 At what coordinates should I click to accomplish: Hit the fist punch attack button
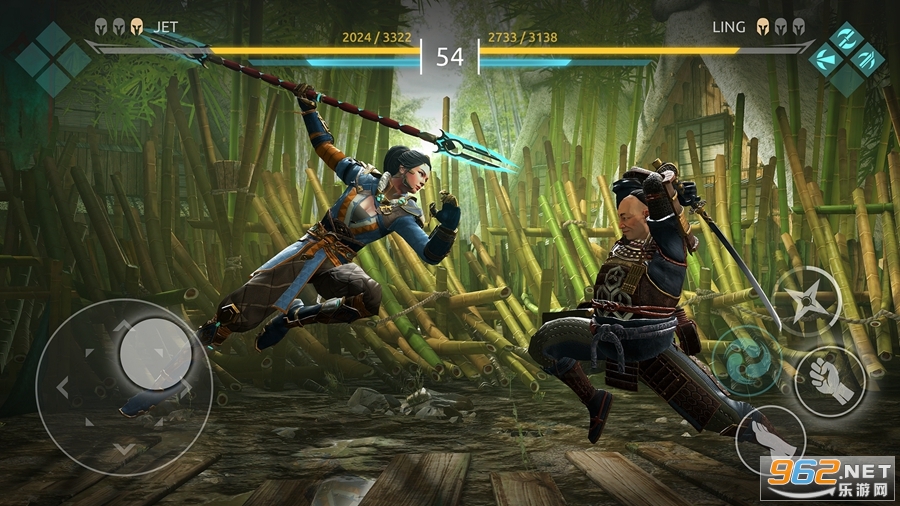tap(830, 381)
